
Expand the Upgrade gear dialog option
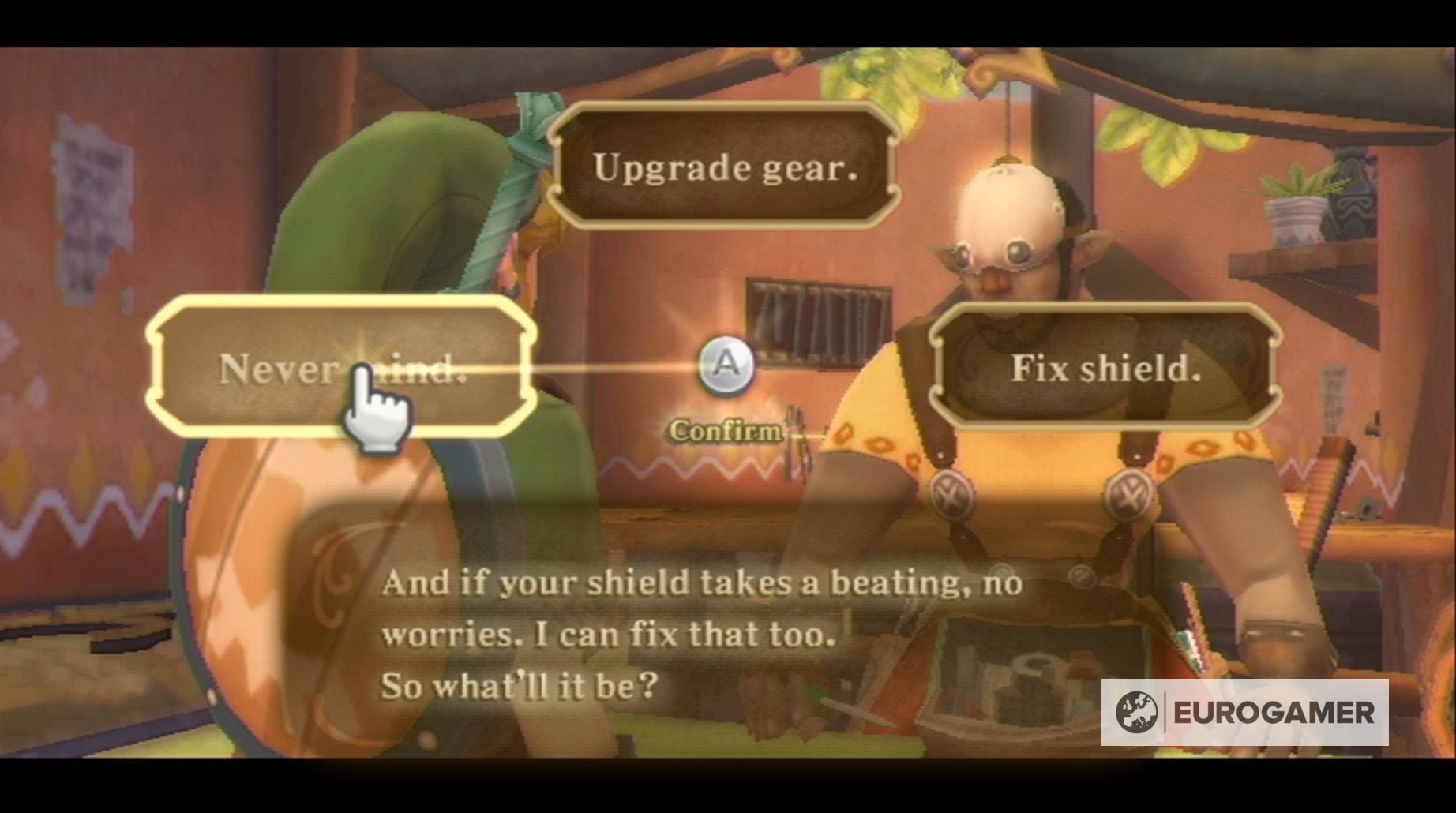727,167
